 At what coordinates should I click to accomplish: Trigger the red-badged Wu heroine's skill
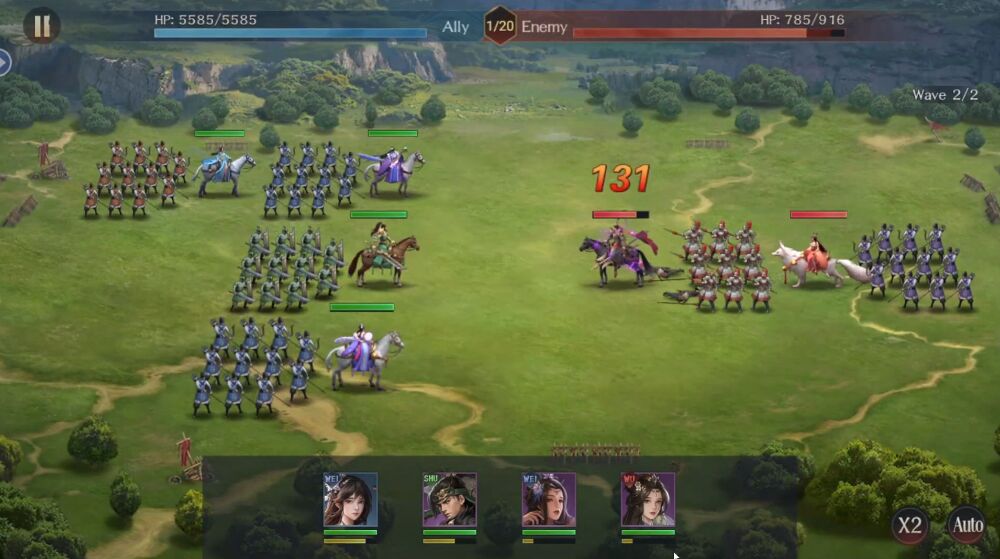[647, 500]
